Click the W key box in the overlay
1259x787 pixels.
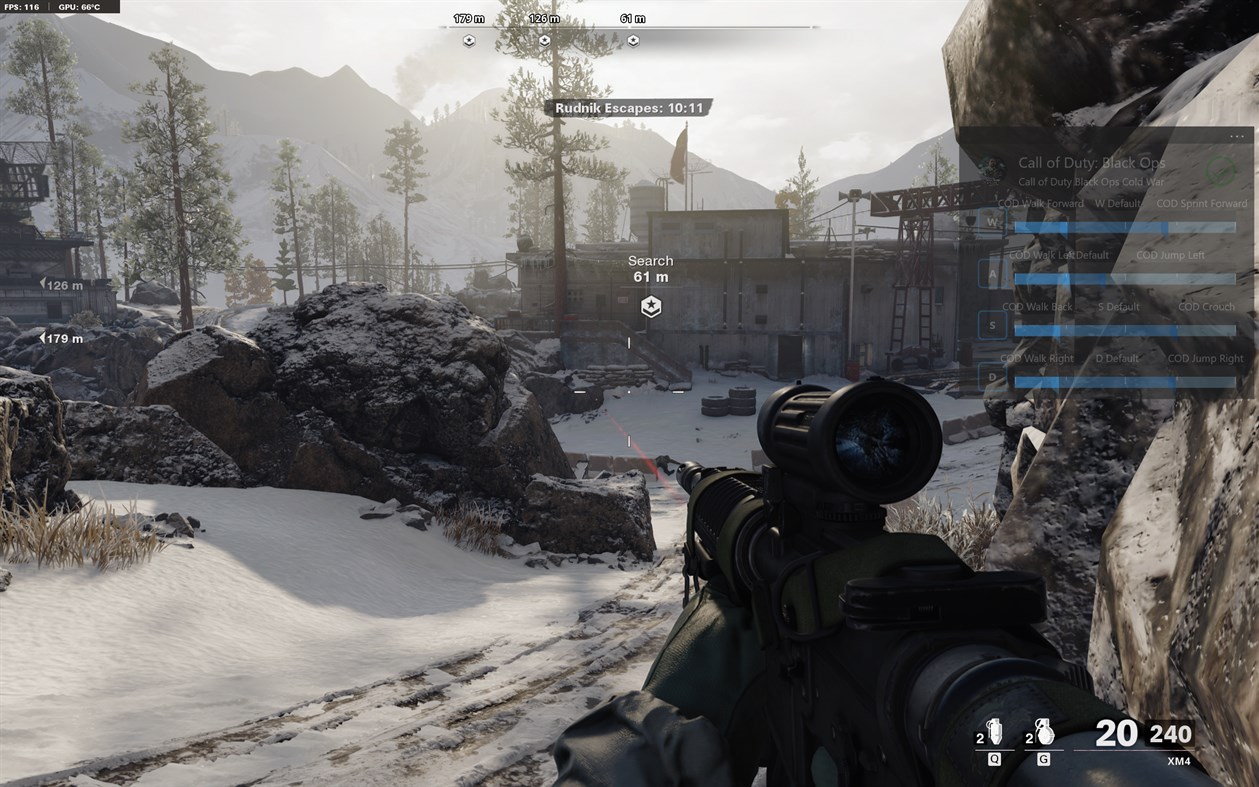click(x=992, y=221)
